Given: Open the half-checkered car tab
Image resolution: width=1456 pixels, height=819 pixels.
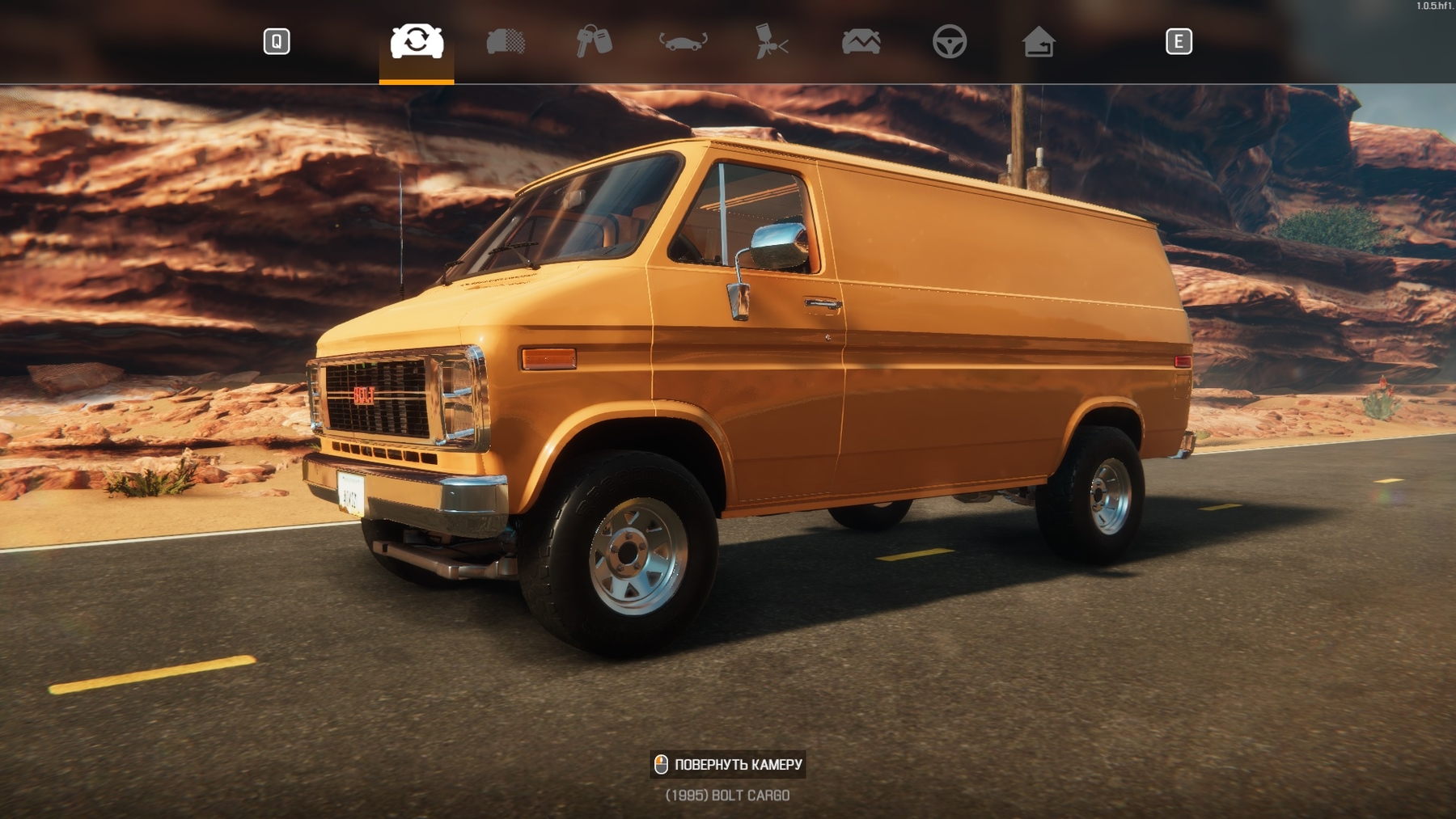Looking at the screenshot, I should coord(506,41).
